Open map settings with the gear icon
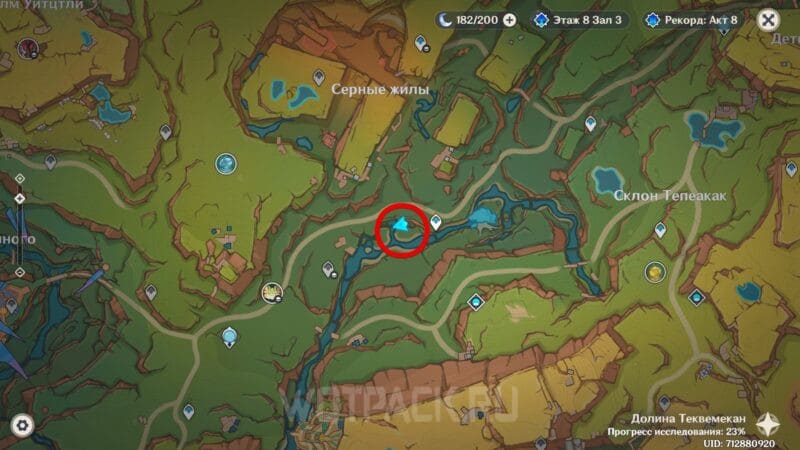This screenshot has height=450, width=800. (x=21, y=425)
